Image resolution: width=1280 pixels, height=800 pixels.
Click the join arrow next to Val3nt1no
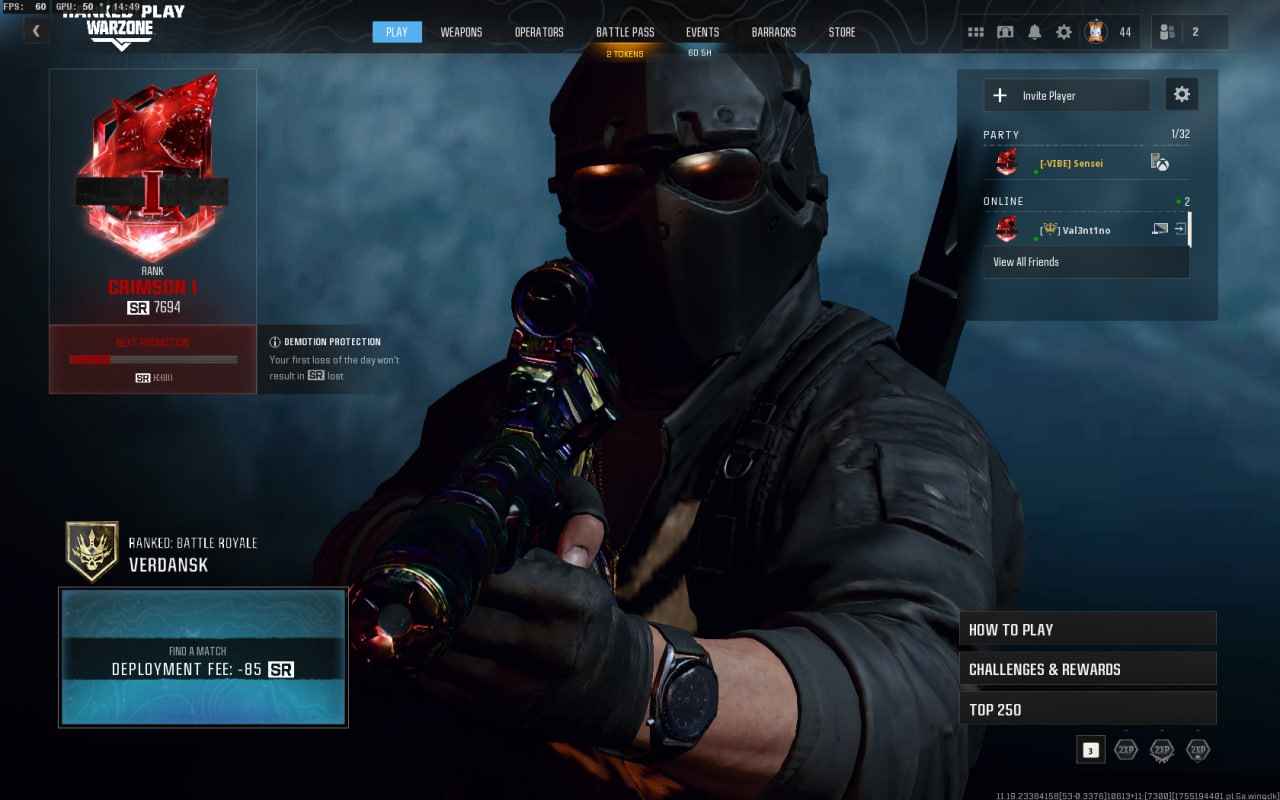pyautogui.click(x=1180, y=230)
